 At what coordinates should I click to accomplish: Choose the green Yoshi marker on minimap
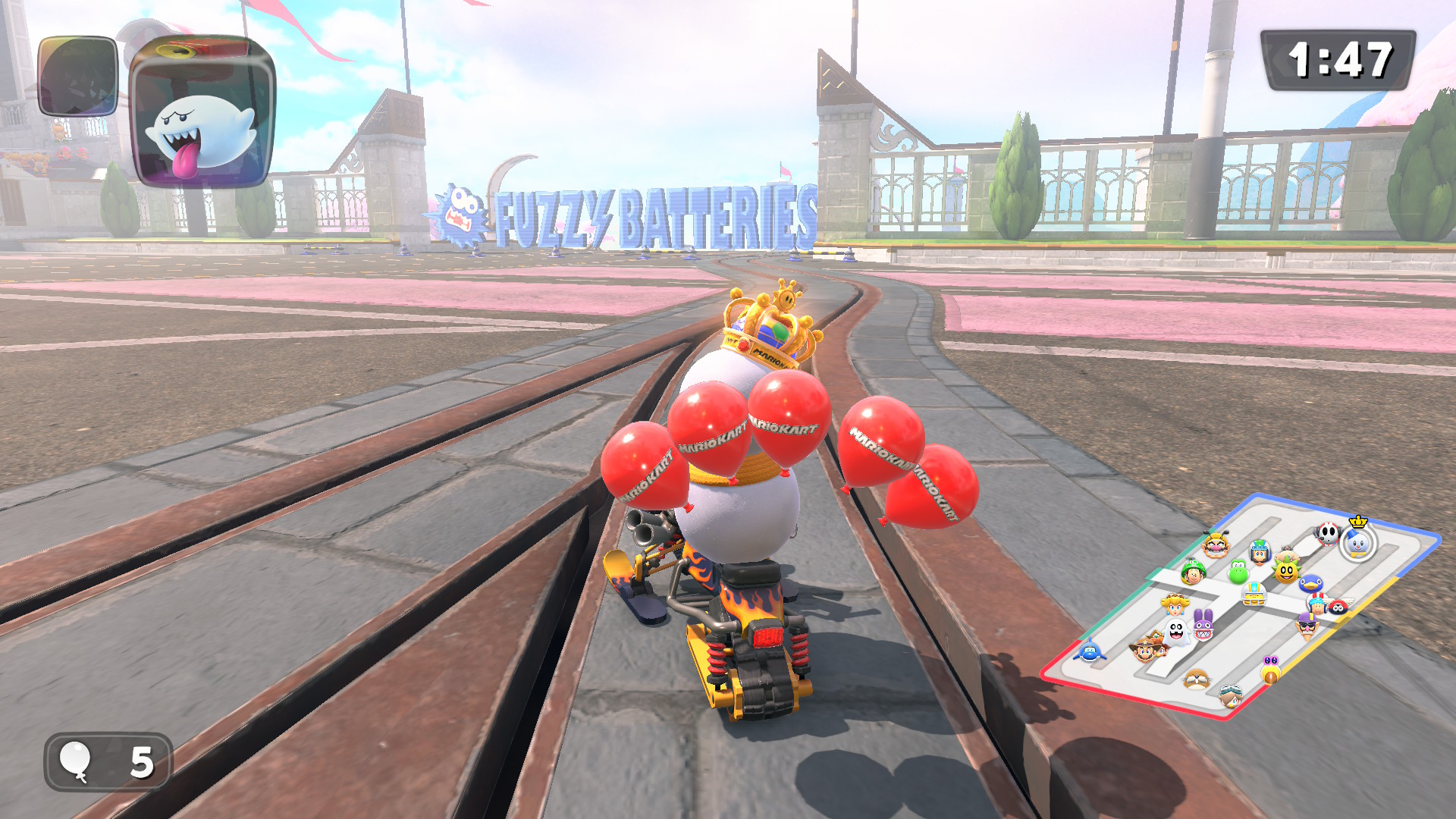coord(1238,571)
